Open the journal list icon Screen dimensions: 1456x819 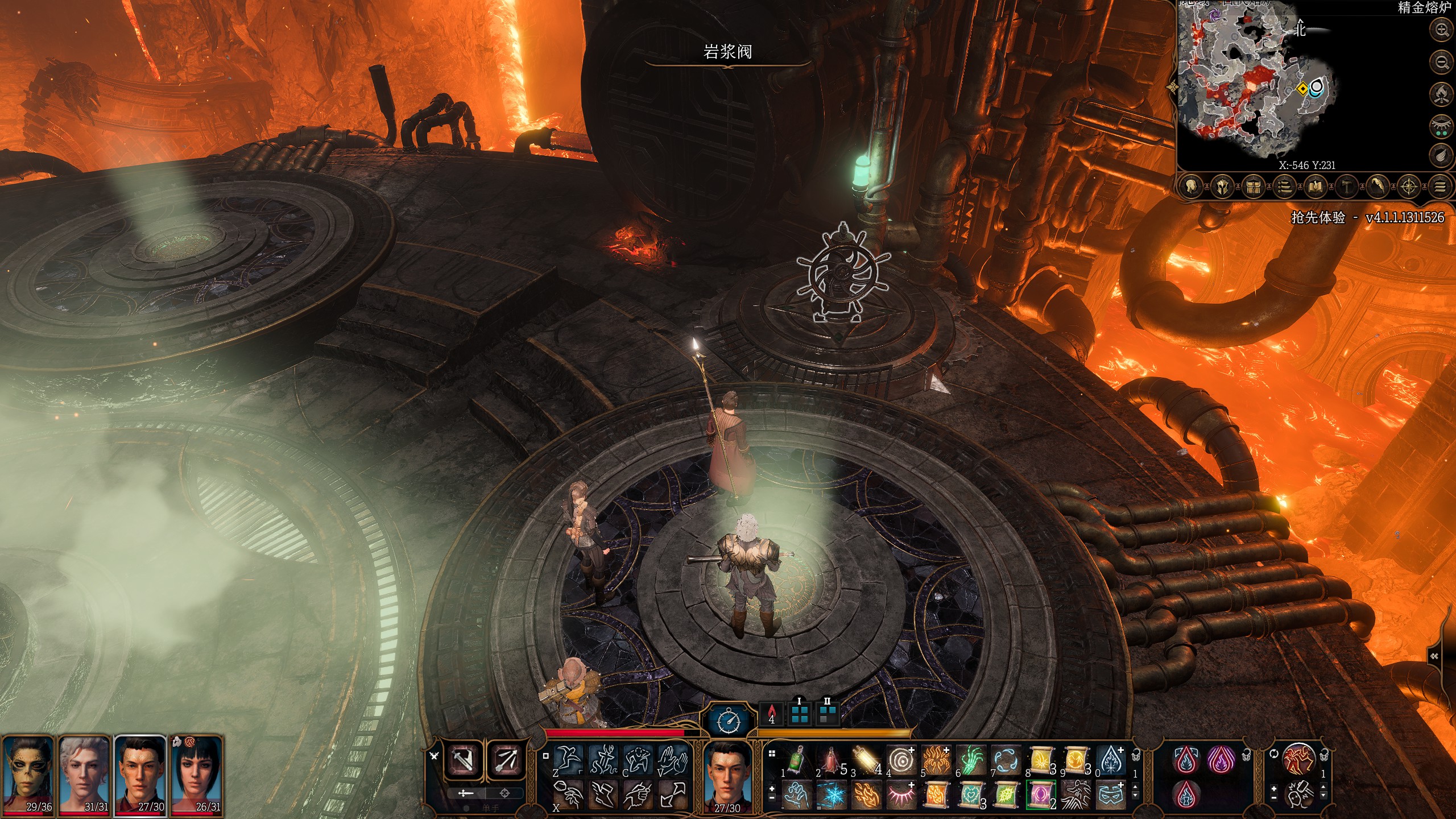(x=1284, y=186)
